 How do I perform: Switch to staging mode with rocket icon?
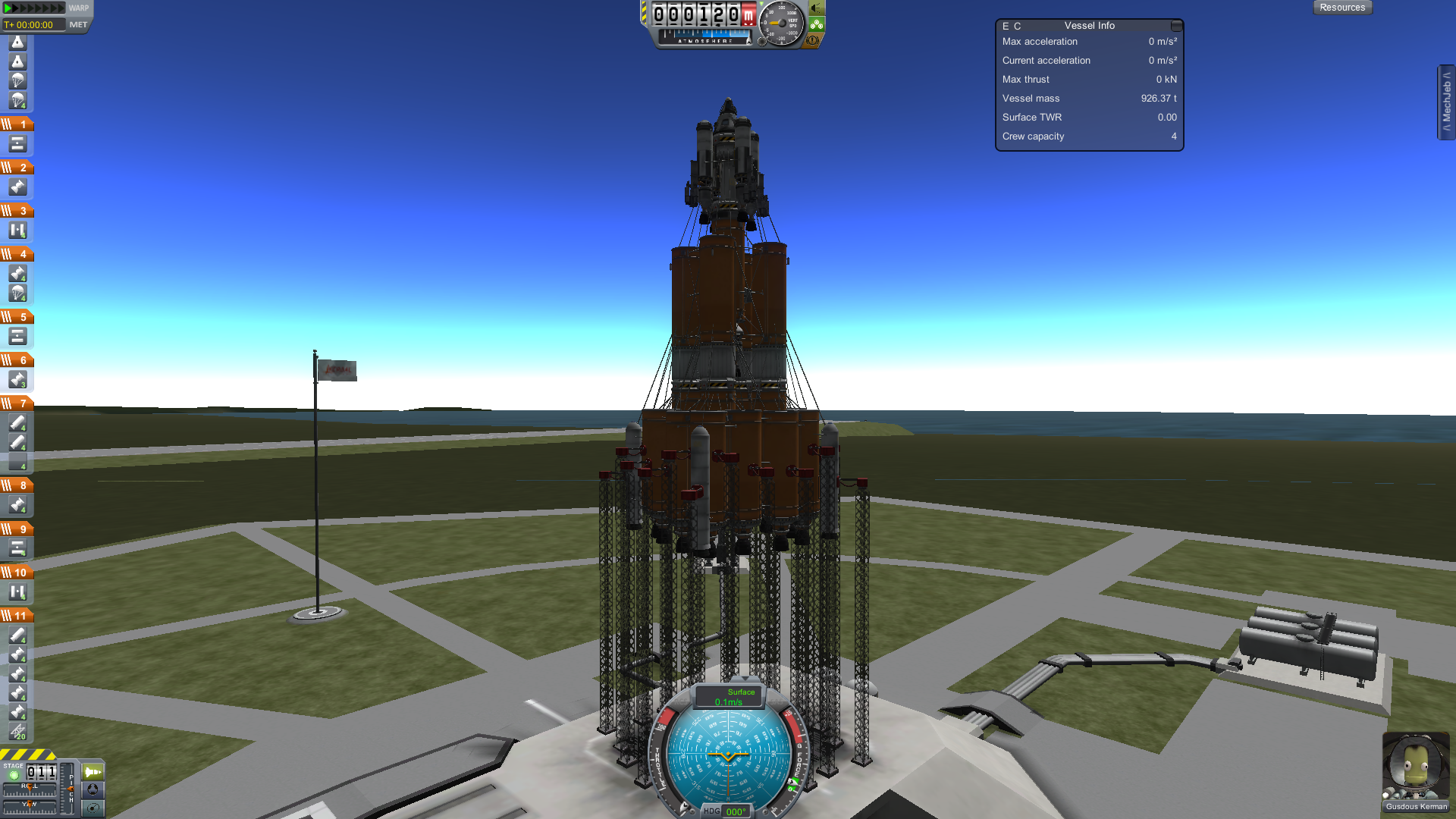[93, 772]
